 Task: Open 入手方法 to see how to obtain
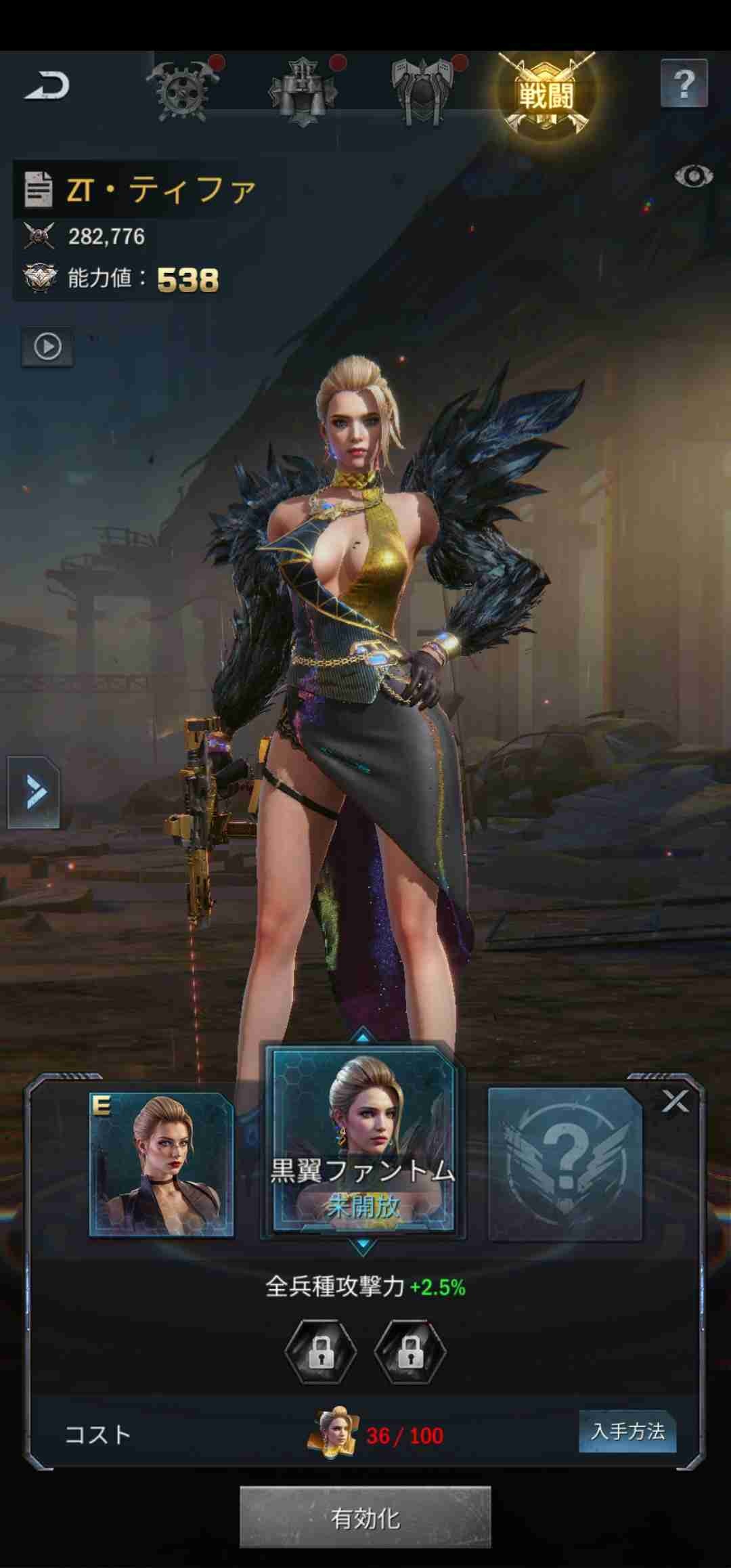pyautogui.click(x=627, y=1431)
